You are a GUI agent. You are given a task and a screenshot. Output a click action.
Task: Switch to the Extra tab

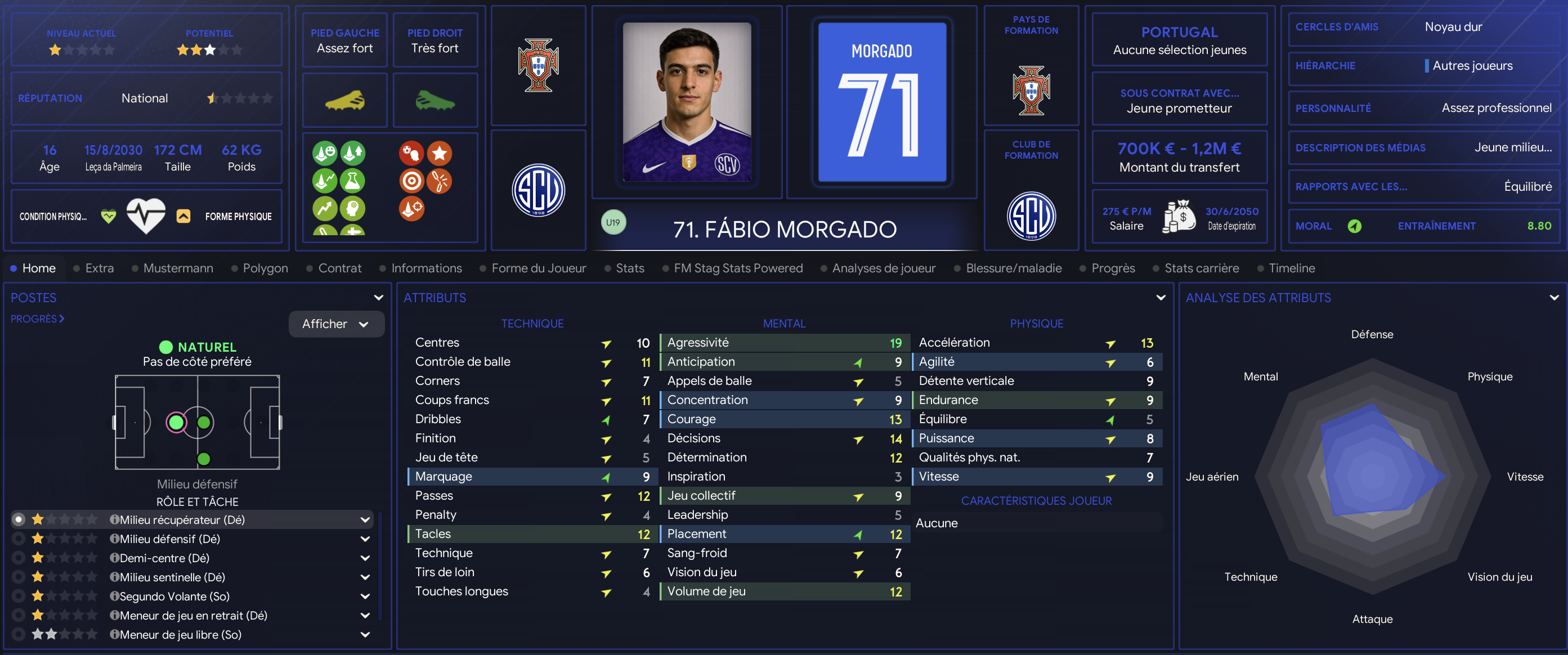click(x=99, y=268)
